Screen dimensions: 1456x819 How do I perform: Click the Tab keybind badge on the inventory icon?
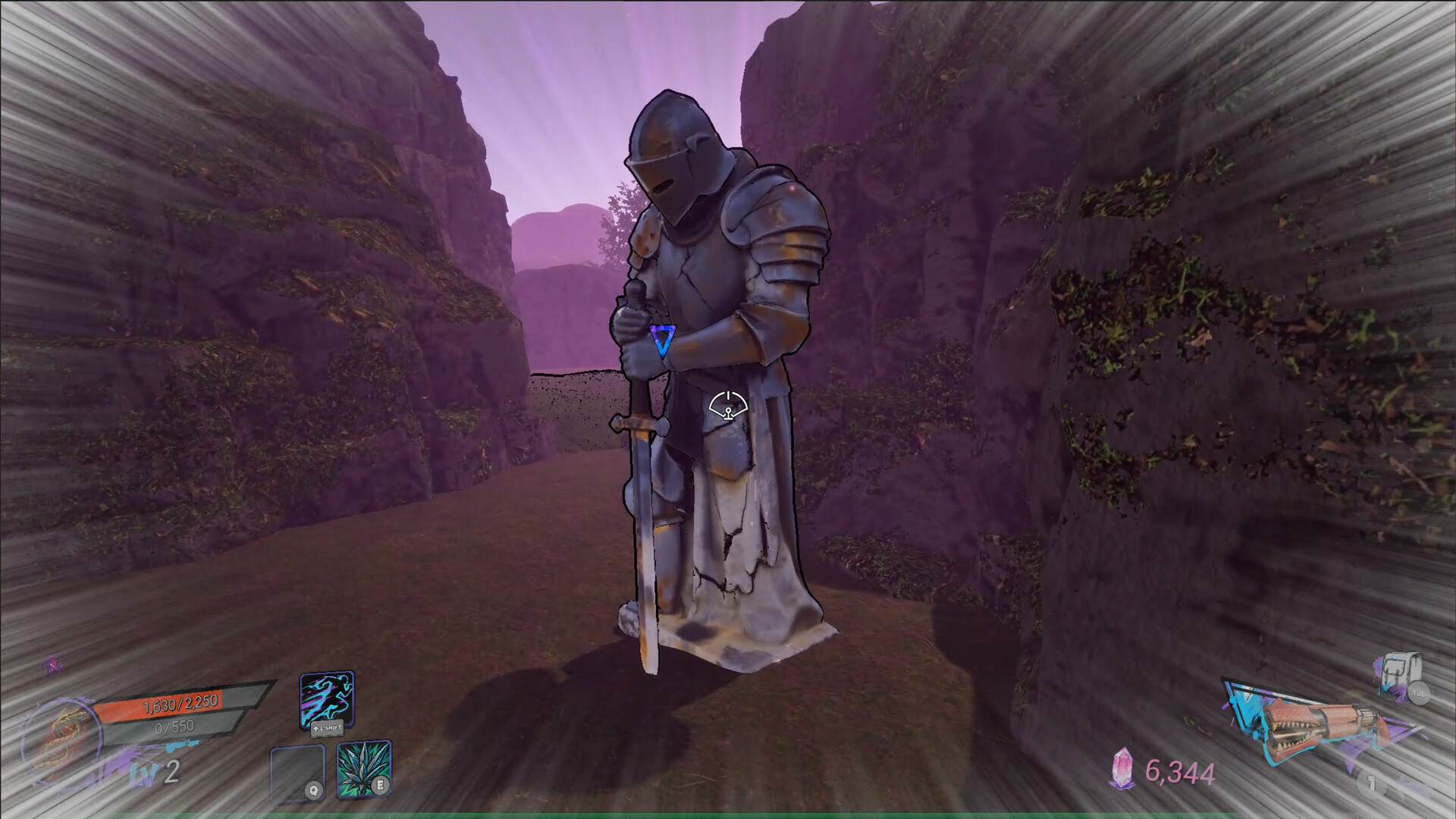(1419, 693)
